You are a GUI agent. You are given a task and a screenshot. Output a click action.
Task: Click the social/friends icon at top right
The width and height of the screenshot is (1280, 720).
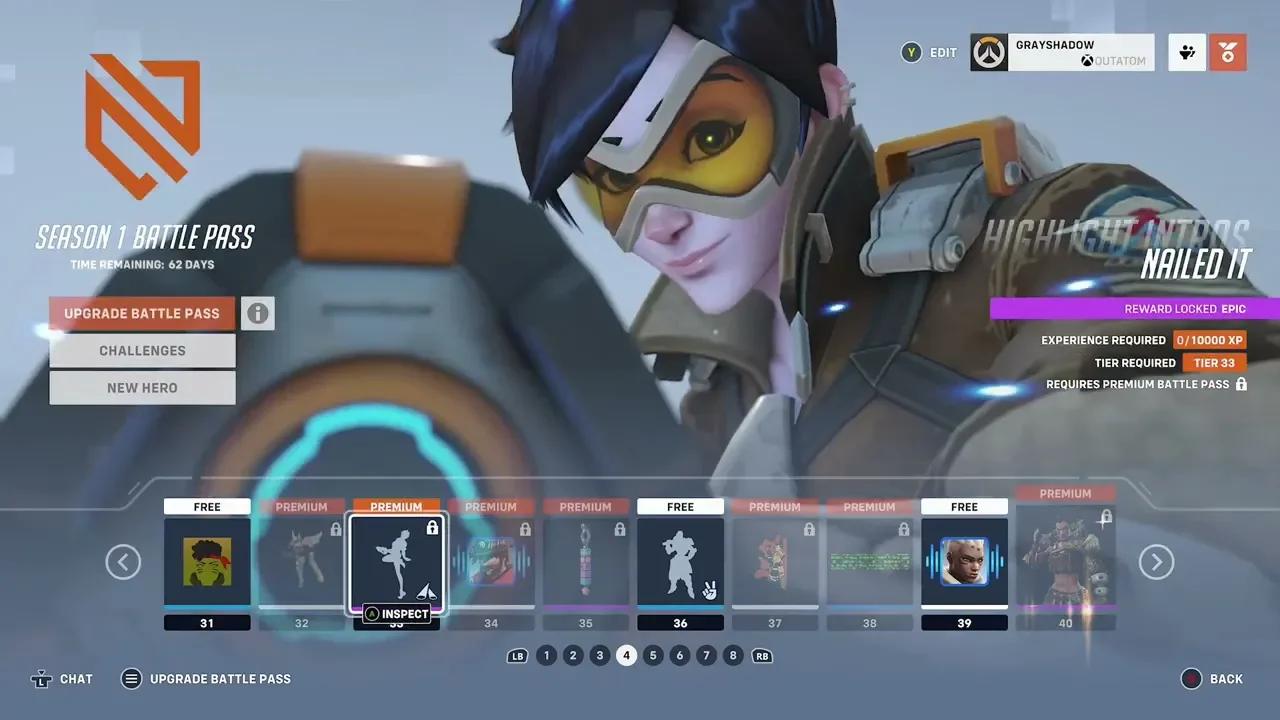click(1186, 52)
